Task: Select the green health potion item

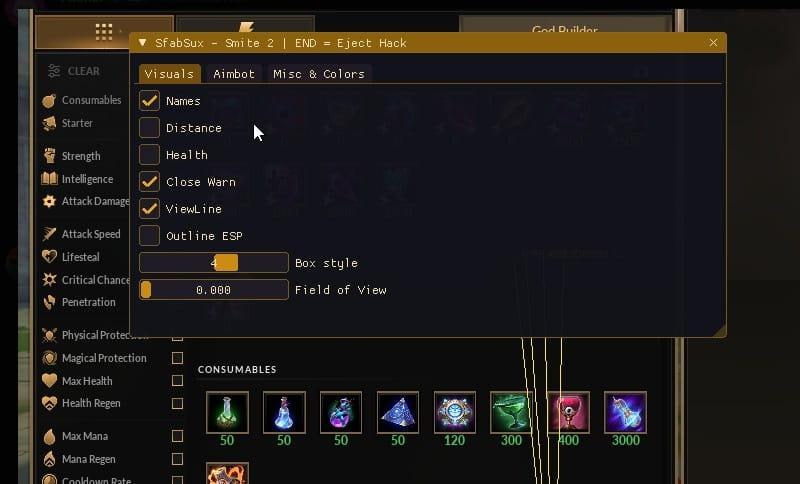Action: pyautogui.click(x=226, y=412)
